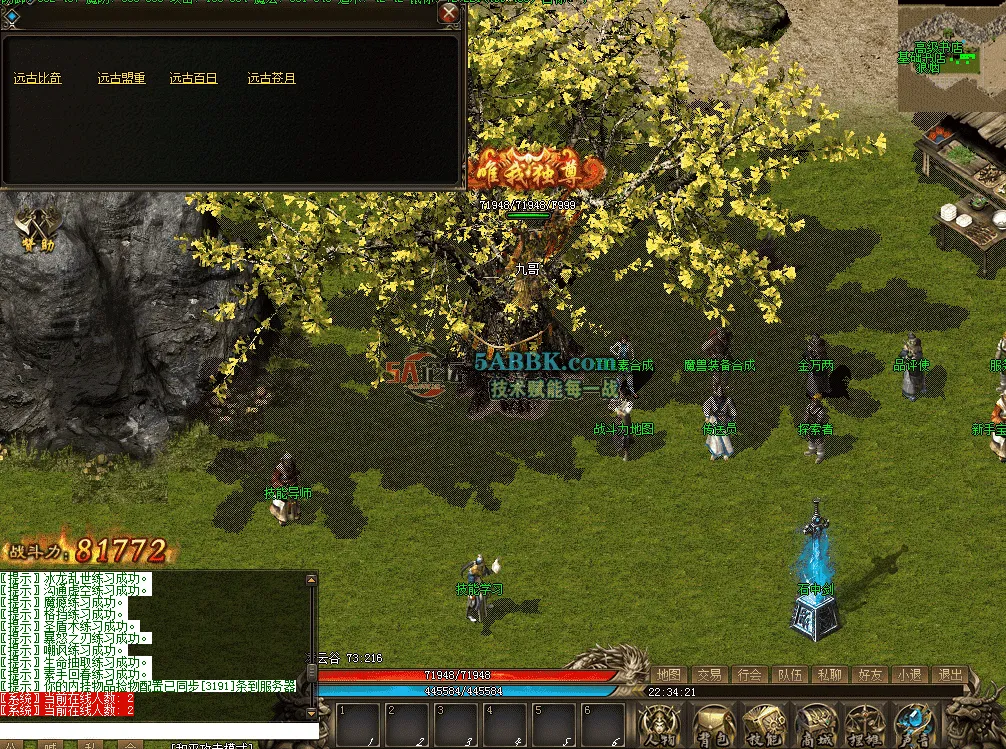
Task: Open the 好友 friends list
Action: (x=868, y=675)
